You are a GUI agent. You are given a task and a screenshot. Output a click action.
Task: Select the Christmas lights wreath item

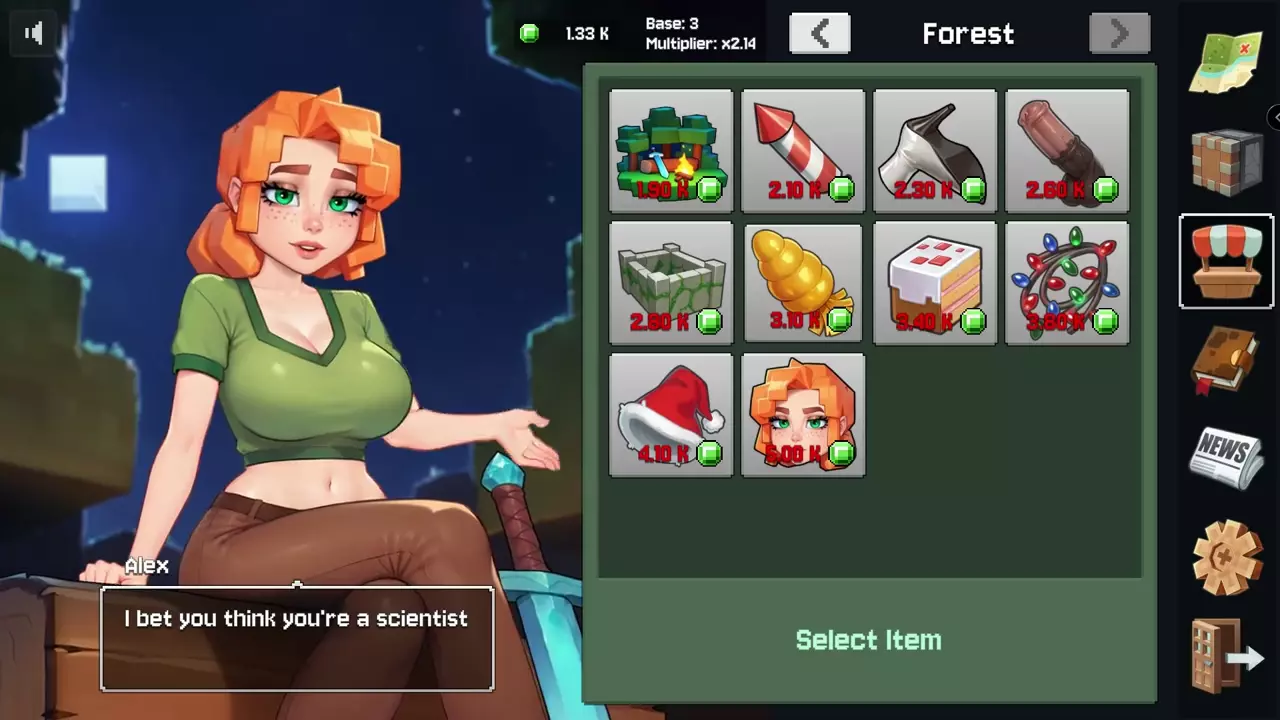[x=1067, y=283]
